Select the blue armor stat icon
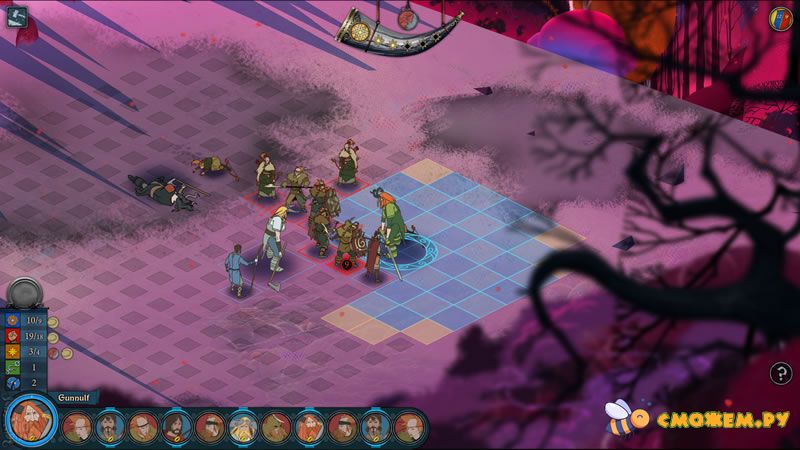 point(12,321)
